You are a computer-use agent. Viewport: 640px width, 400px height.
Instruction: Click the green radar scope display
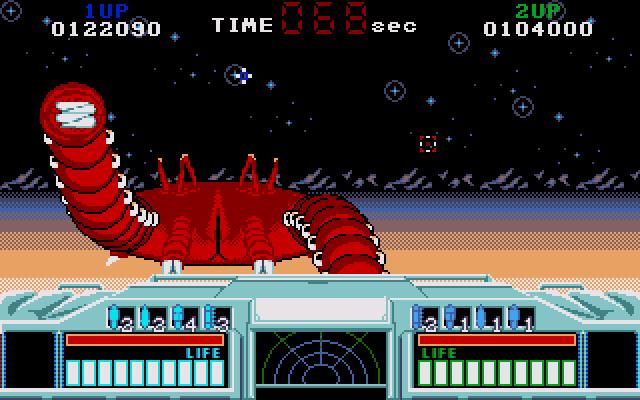(320, 363)
